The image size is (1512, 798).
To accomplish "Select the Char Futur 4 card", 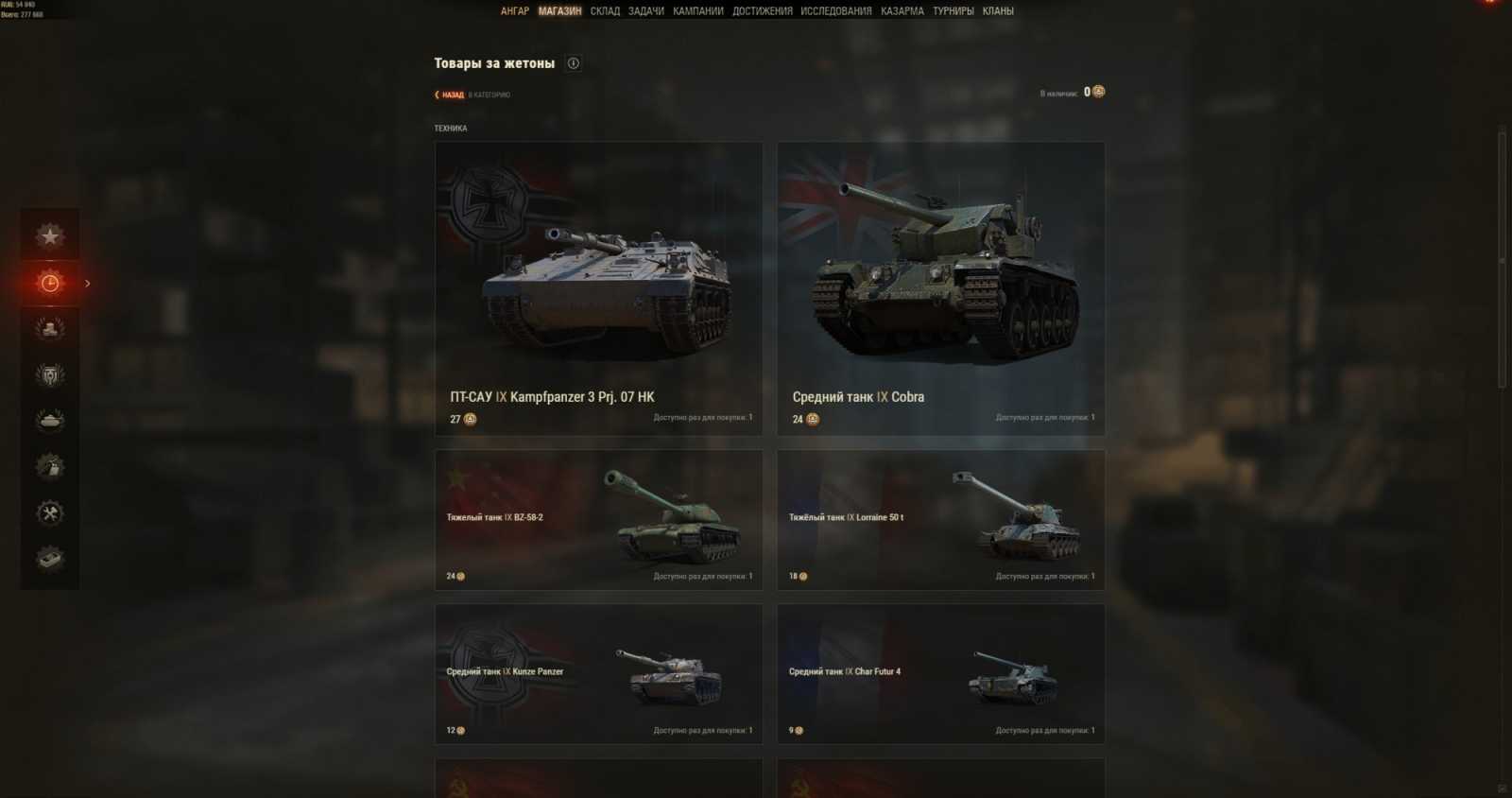I will pos(940,675).
